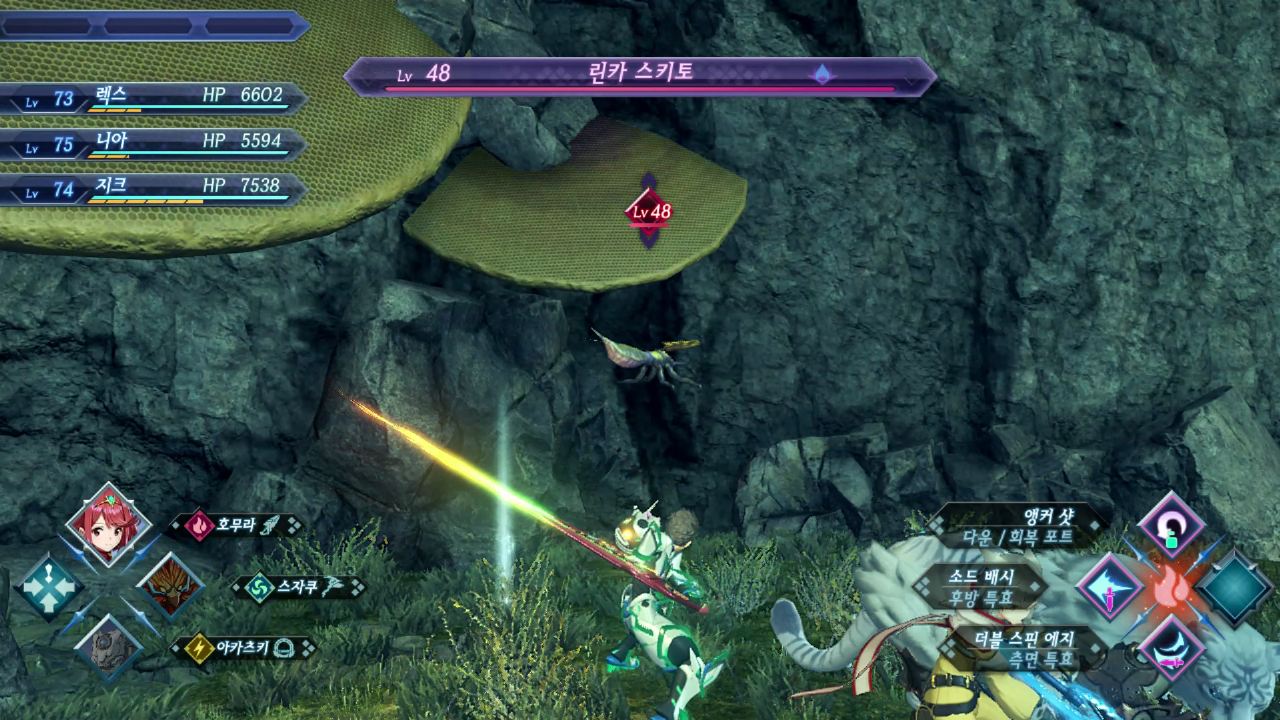Open the four-arrow tactics command icon
Viewport: 1280px width, 720px height.
click(48, 586)
